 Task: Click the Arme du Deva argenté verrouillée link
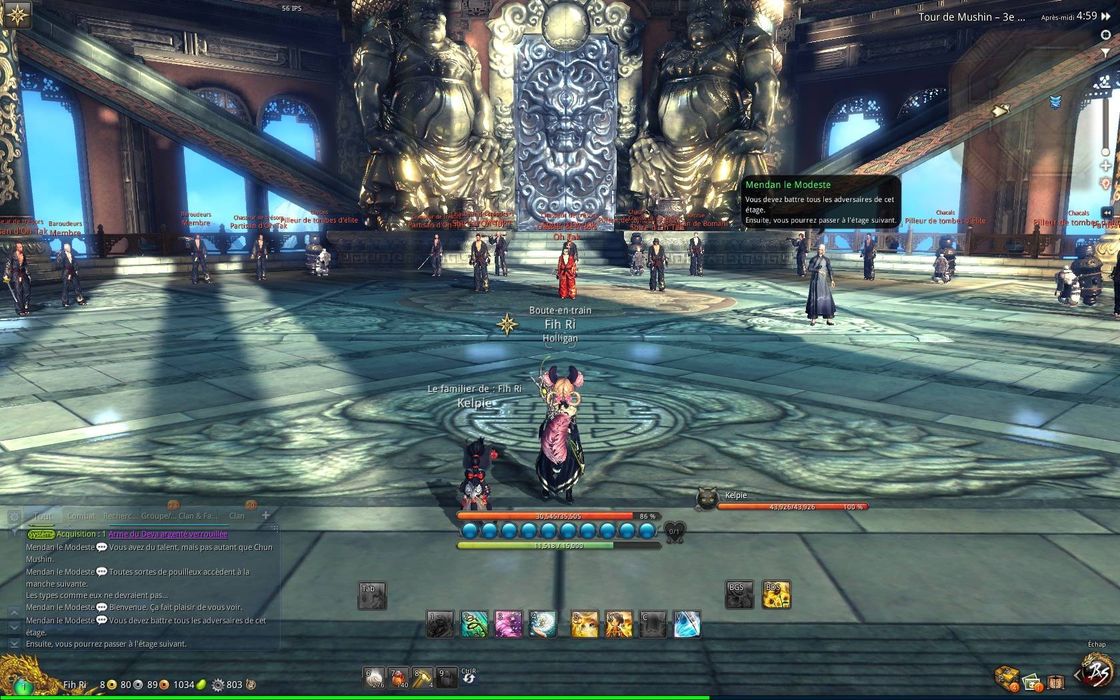(168, 534)
